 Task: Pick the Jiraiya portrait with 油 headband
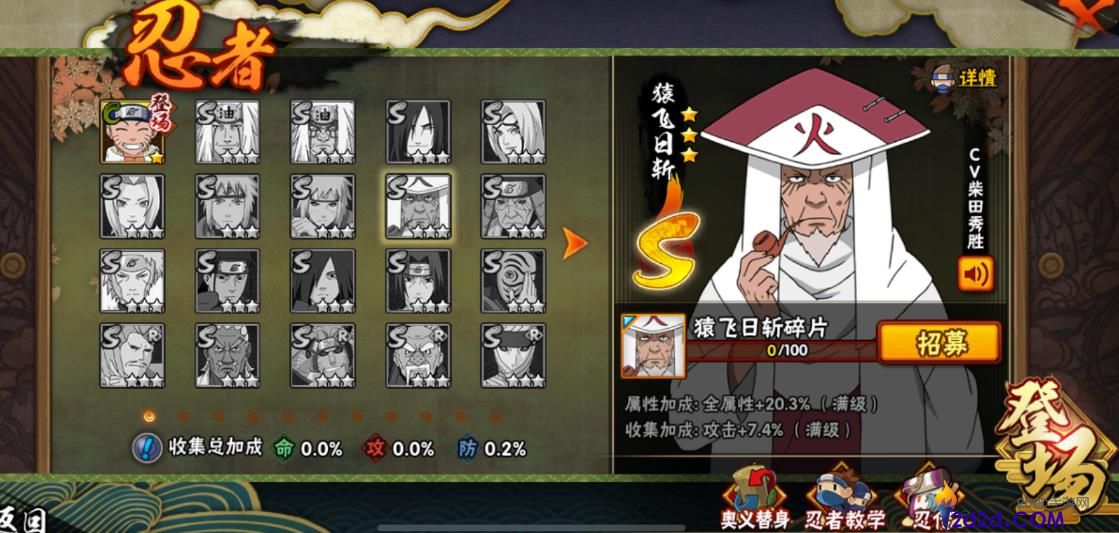tap(227, 131)
